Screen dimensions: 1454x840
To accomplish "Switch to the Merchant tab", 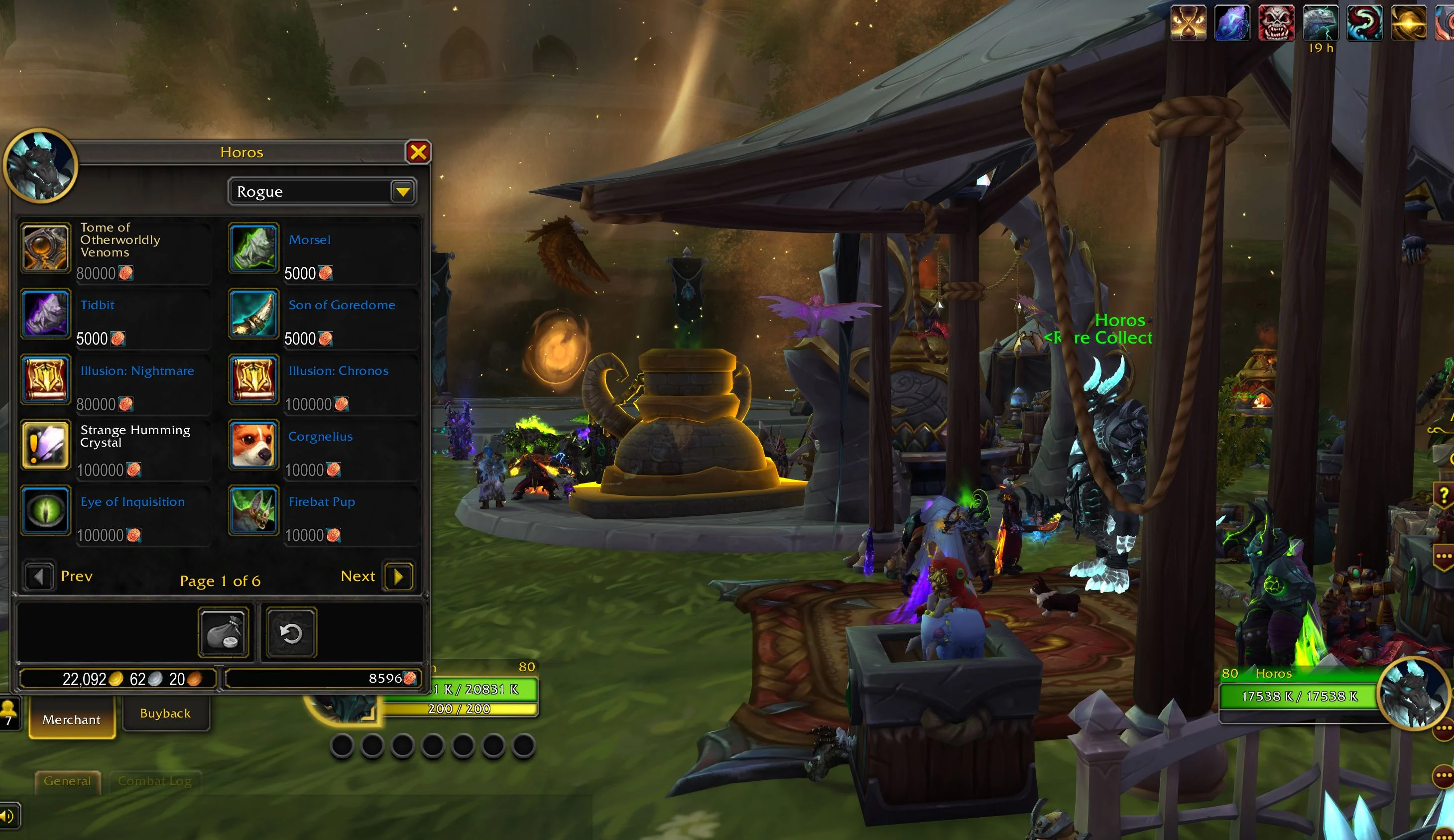I will 72,720.
